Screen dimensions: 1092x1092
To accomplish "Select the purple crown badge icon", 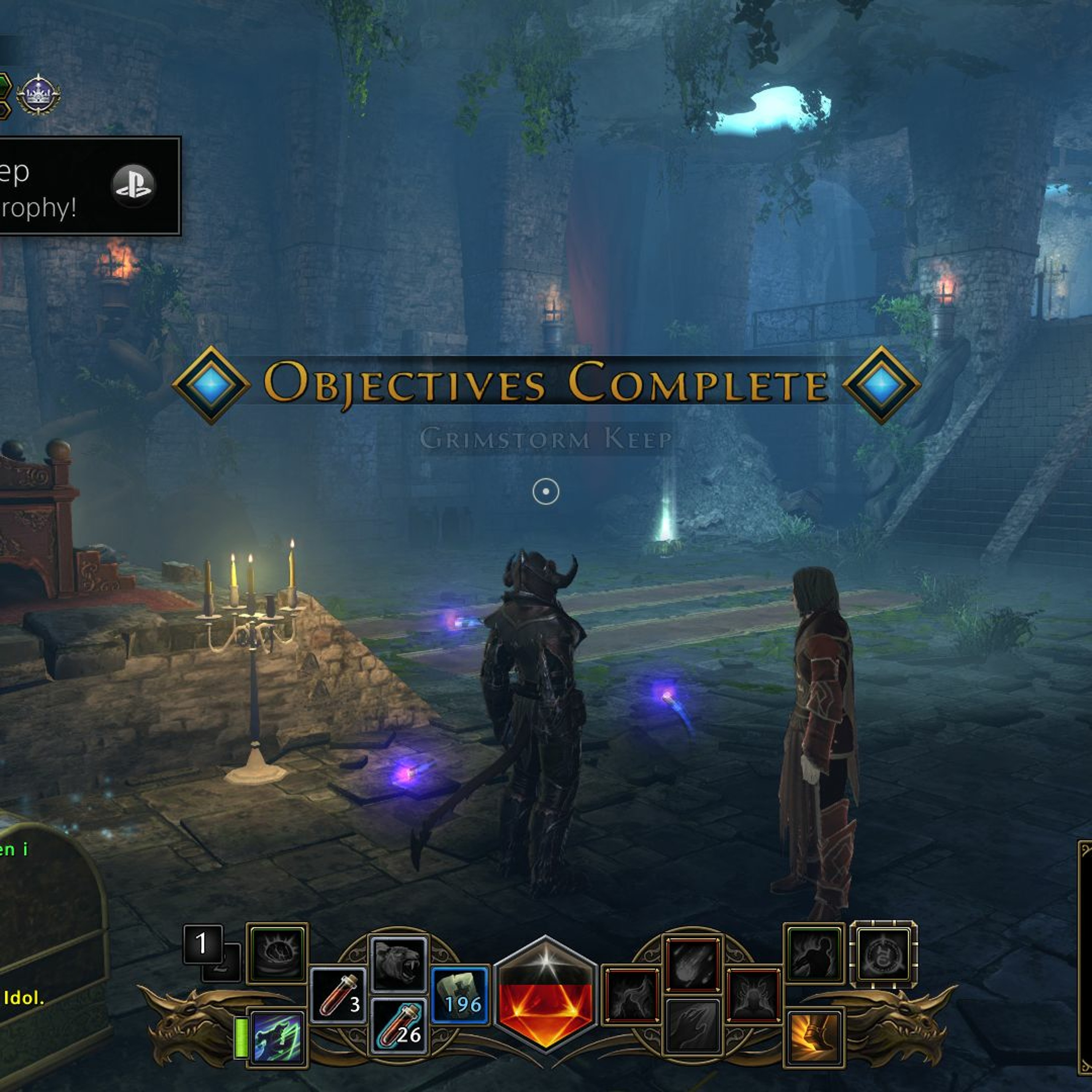I will 39,94.
